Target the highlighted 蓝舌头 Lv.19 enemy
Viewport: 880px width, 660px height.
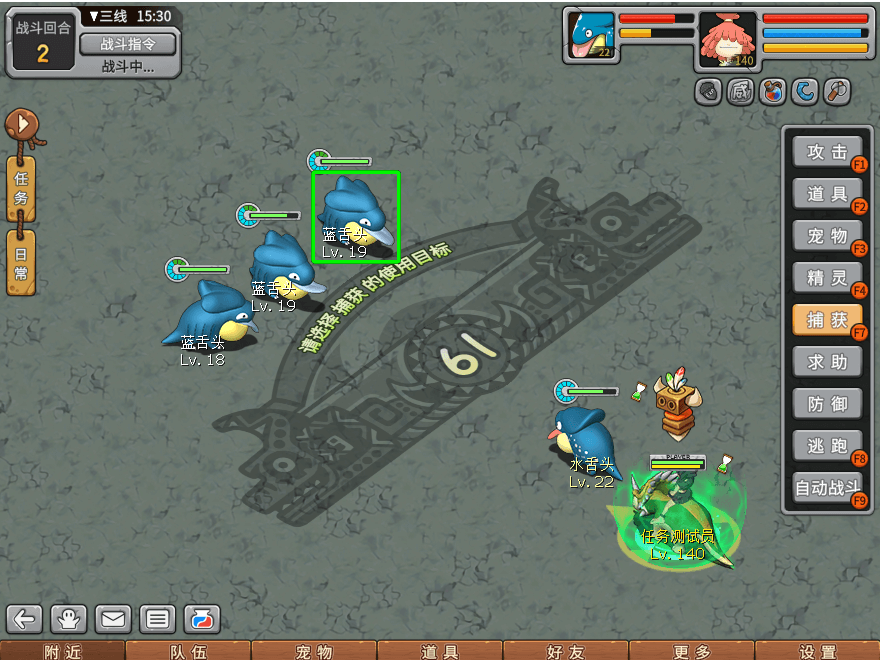[x=356, y=216]
